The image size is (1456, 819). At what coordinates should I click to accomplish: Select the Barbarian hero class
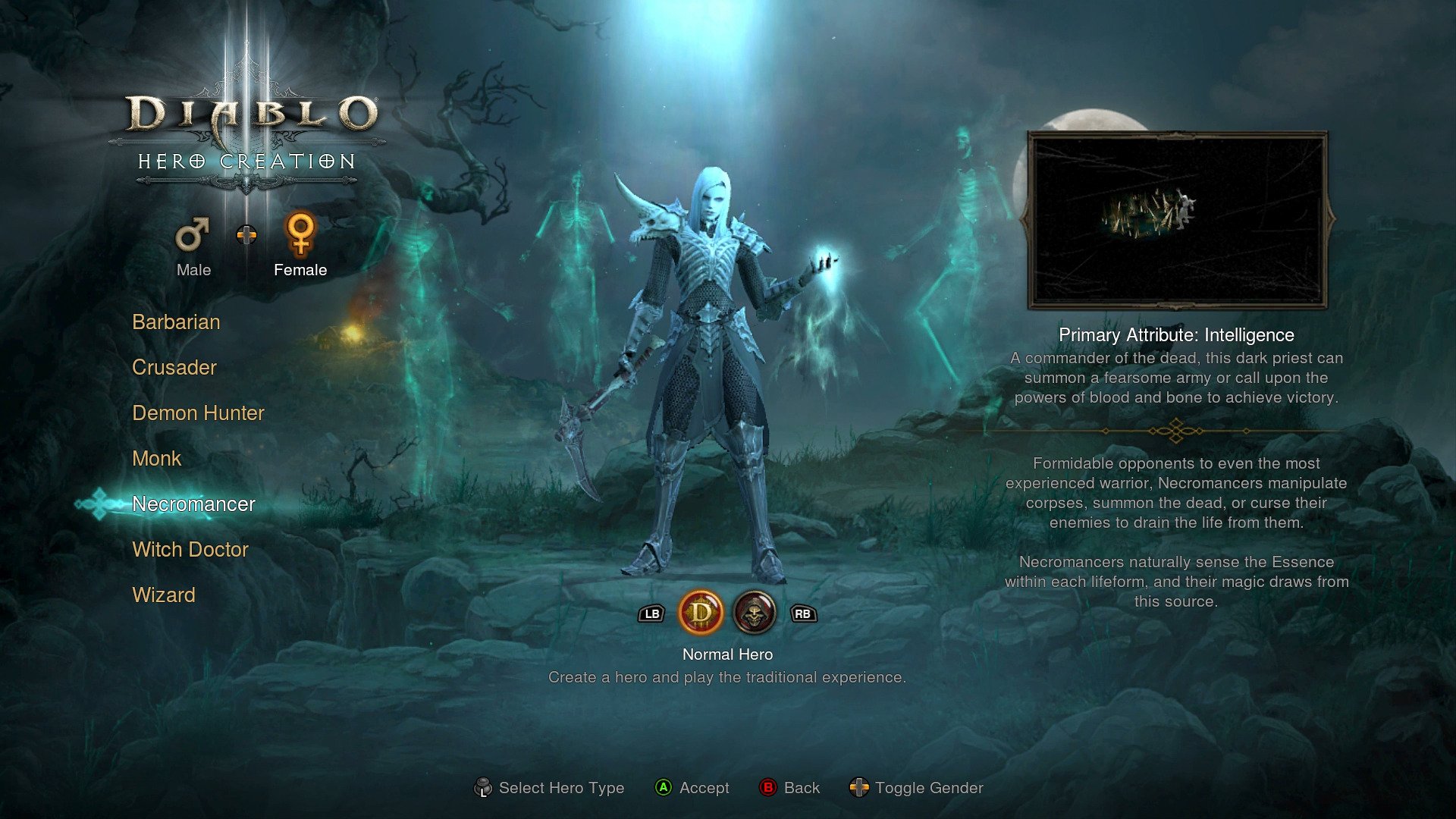click(176, 322)
